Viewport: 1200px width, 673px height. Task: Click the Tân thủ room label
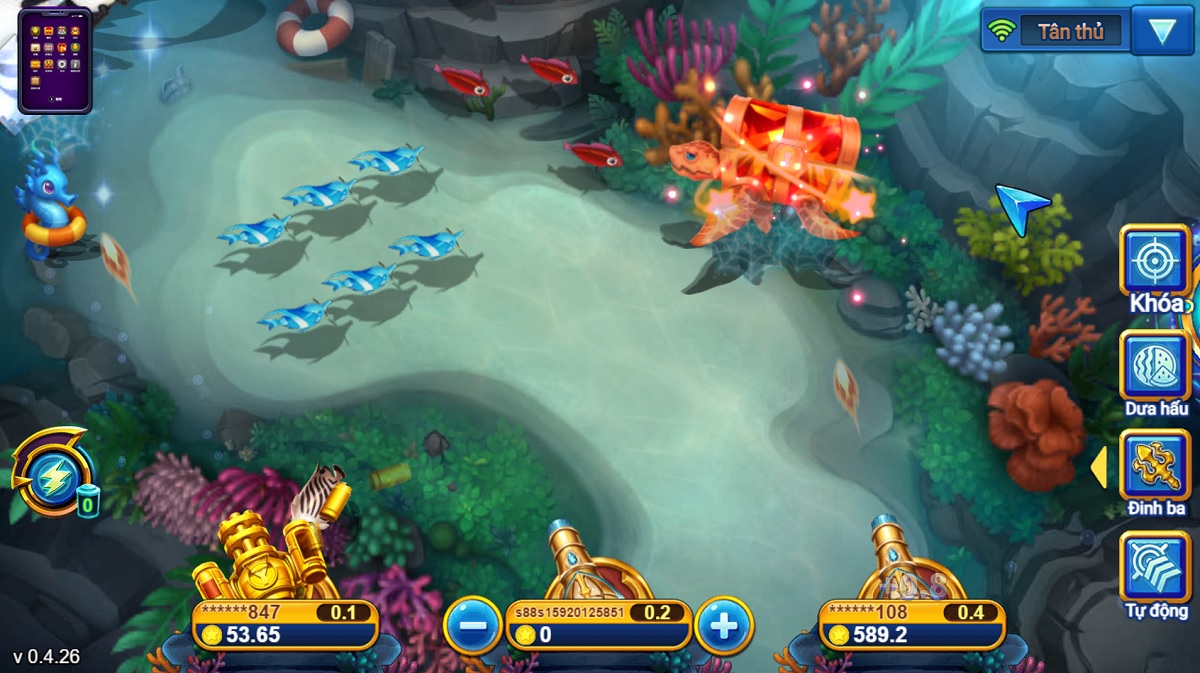[1070, 31]
